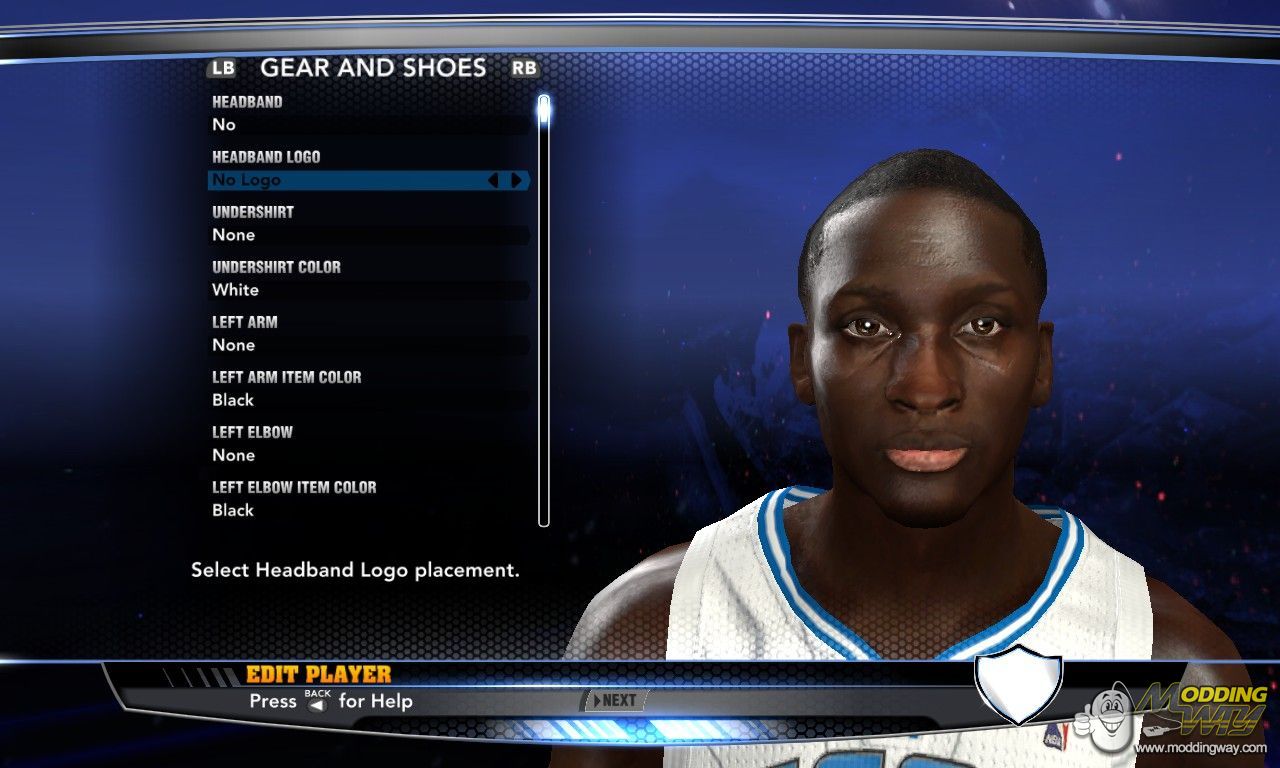Screen dimensions: 1280x768
Task: Cycle Headband Logo with the left arrow
Action: [492, 180]
